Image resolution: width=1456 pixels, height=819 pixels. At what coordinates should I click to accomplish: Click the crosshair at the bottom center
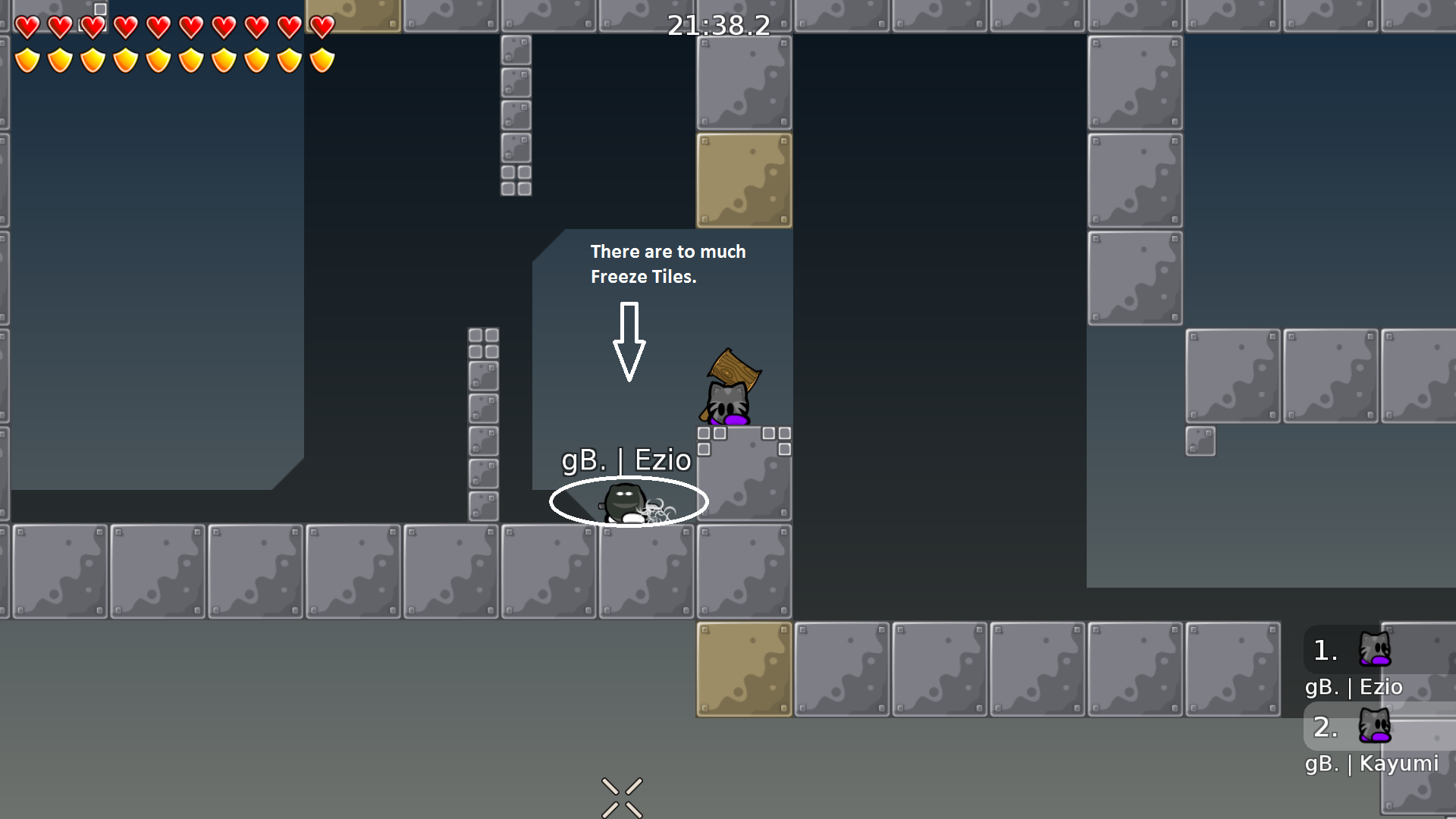coord(622,795)
